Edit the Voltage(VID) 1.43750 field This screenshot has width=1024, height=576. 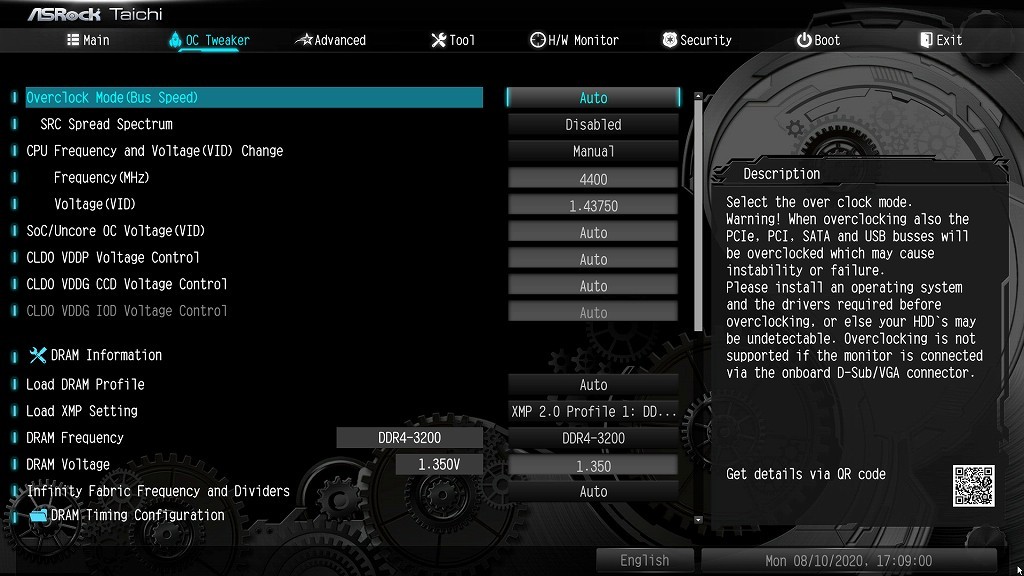pyautogui.click(x=593, y=206)
